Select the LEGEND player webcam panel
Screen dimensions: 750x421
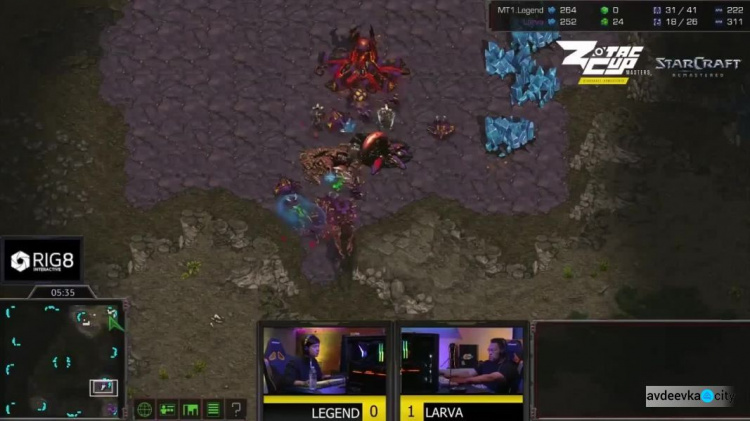click(324, 361)
